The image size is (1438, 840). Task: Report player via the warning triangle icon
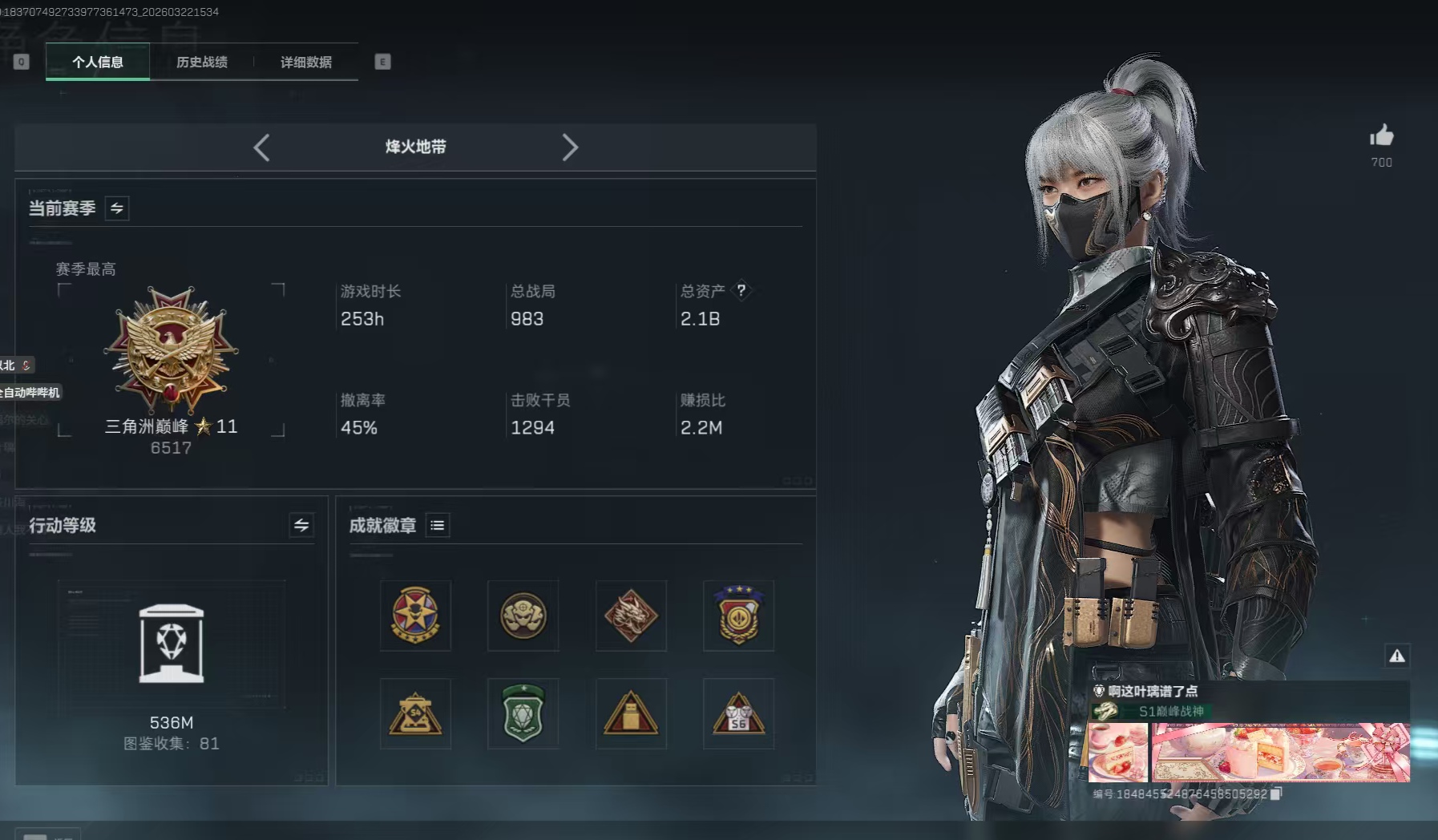pyautogui.click(x=1397, y=656)
